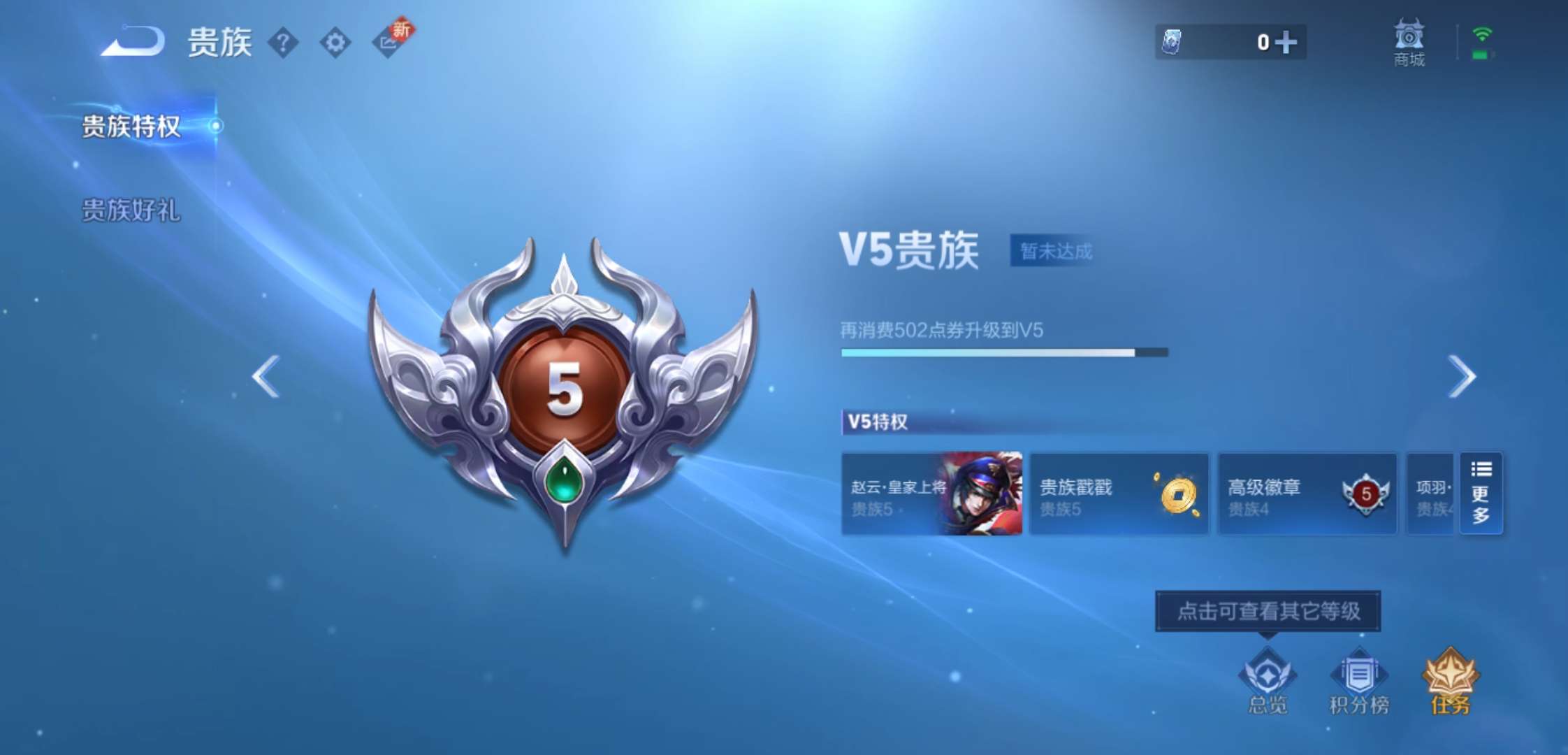Viewport: 1568px width, 755px height.
Task: Switch to the 贵族好礼 tab
Action: click(129, 208)
